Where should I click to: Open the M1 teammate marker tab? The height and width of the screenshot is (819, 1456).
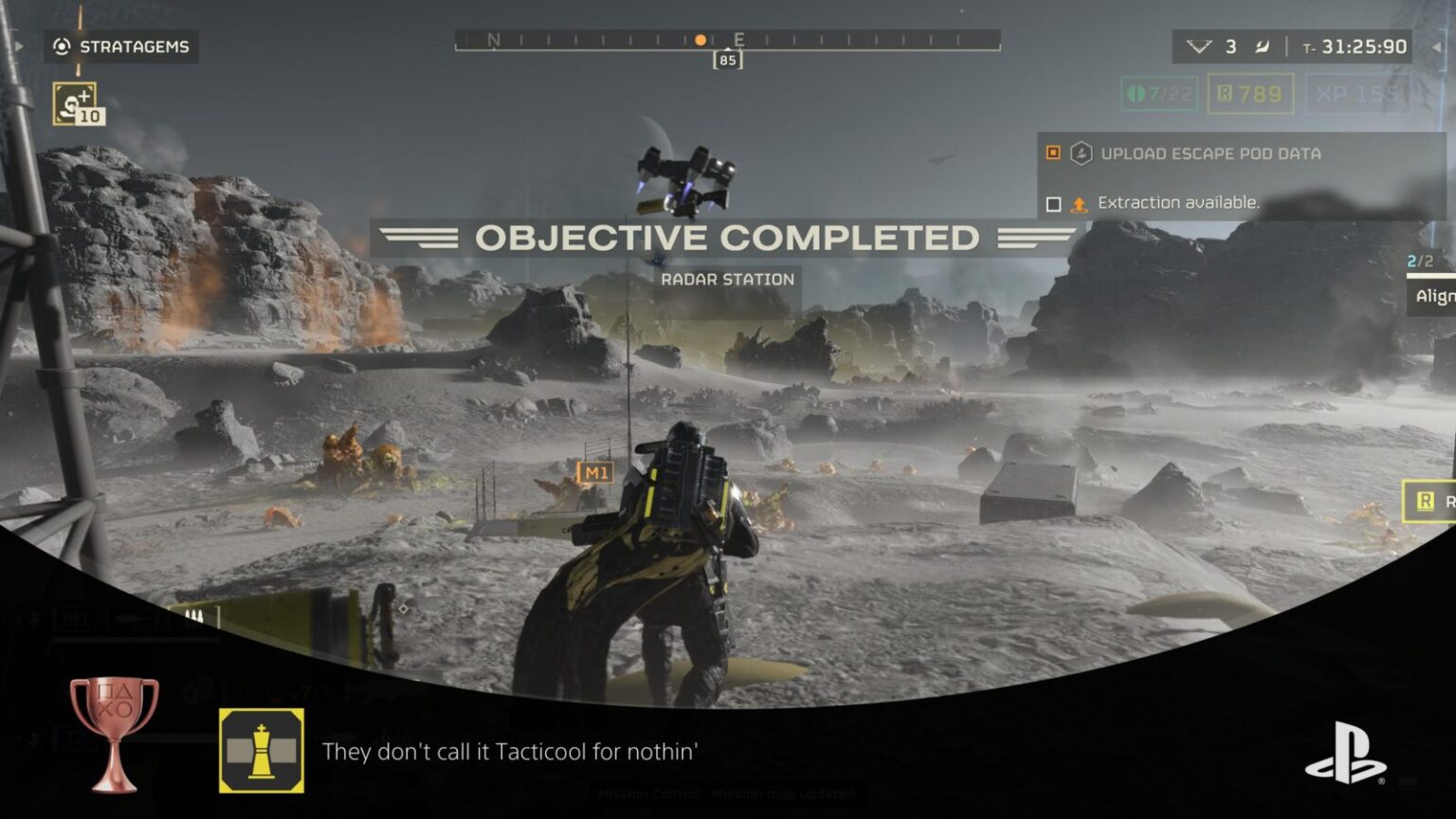pyautogui.click(x=594, y=471)
